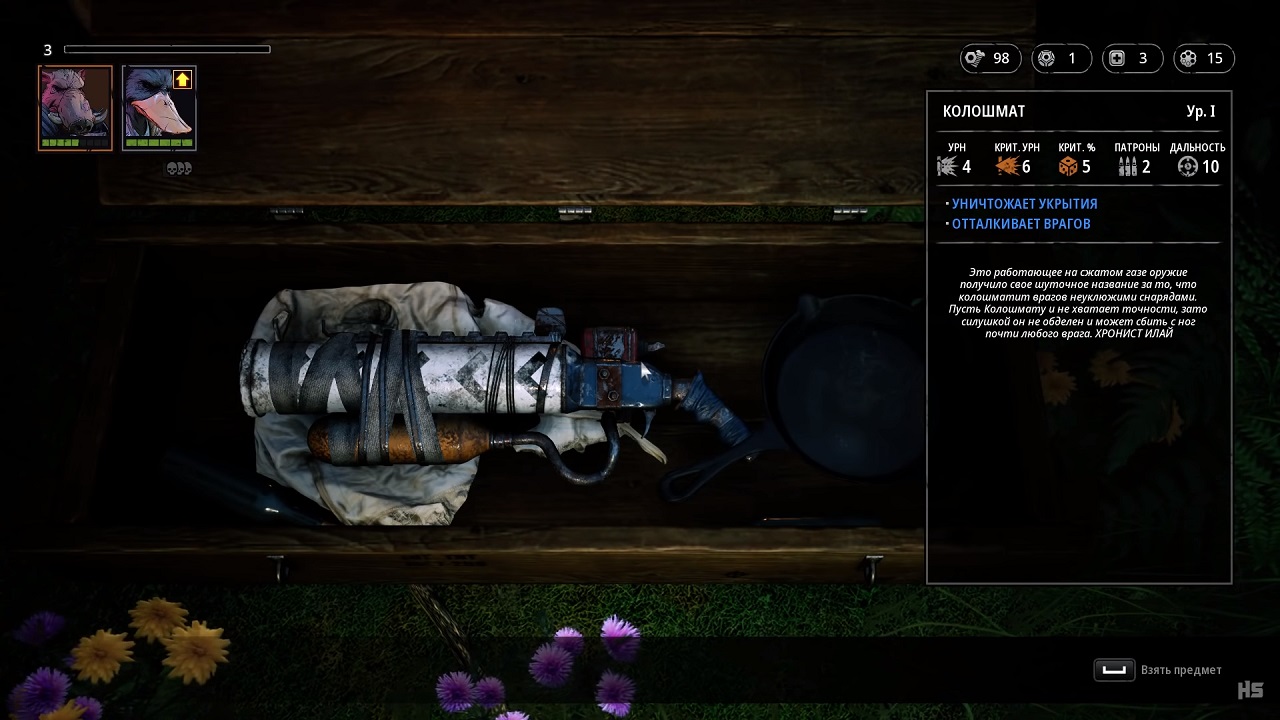Select the boar character portrait
1280x720 pixels.
(x=75, y=105)
